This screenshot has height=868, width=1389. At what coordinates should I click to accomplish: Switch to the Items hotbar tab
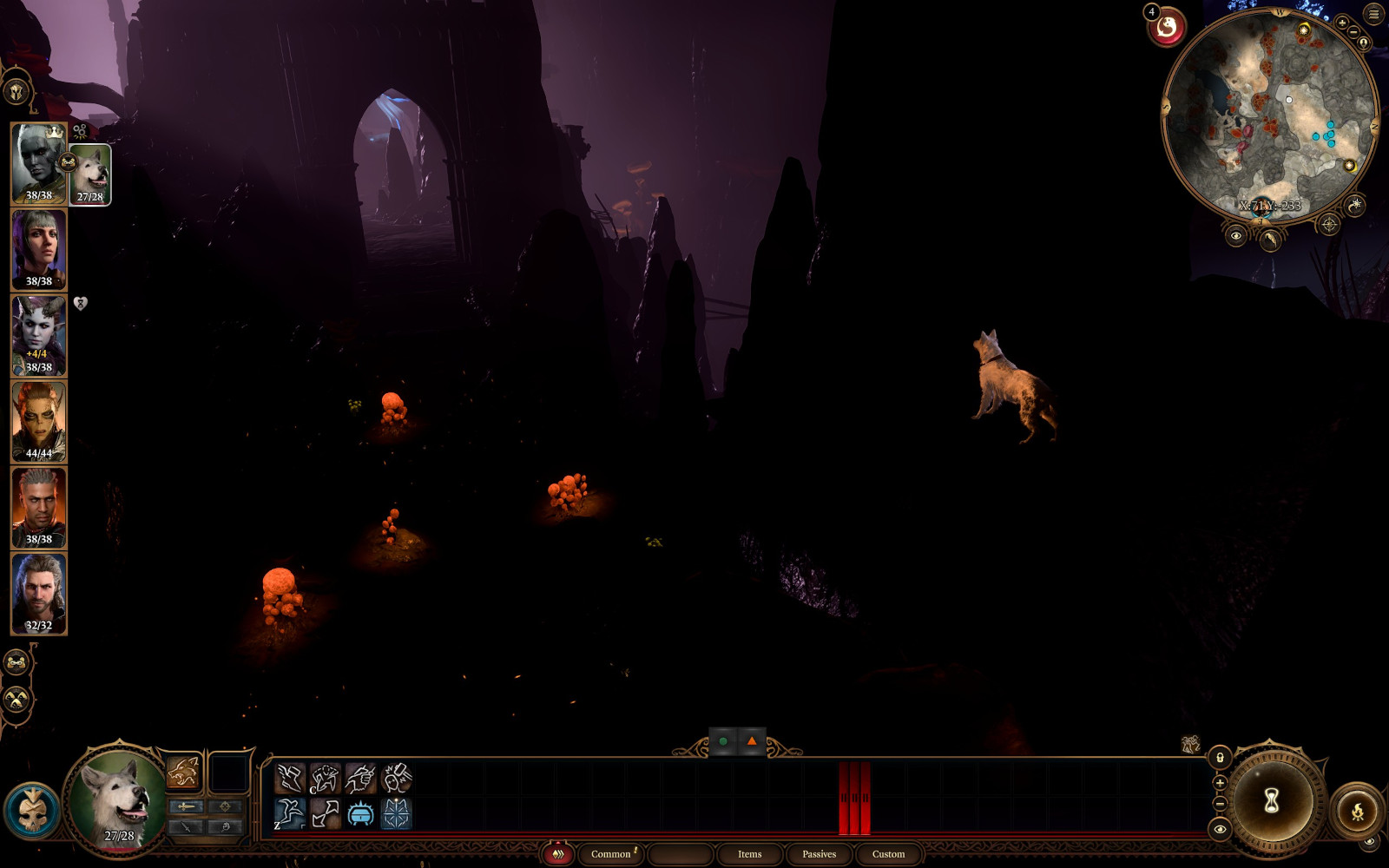(x=749, y=854)
